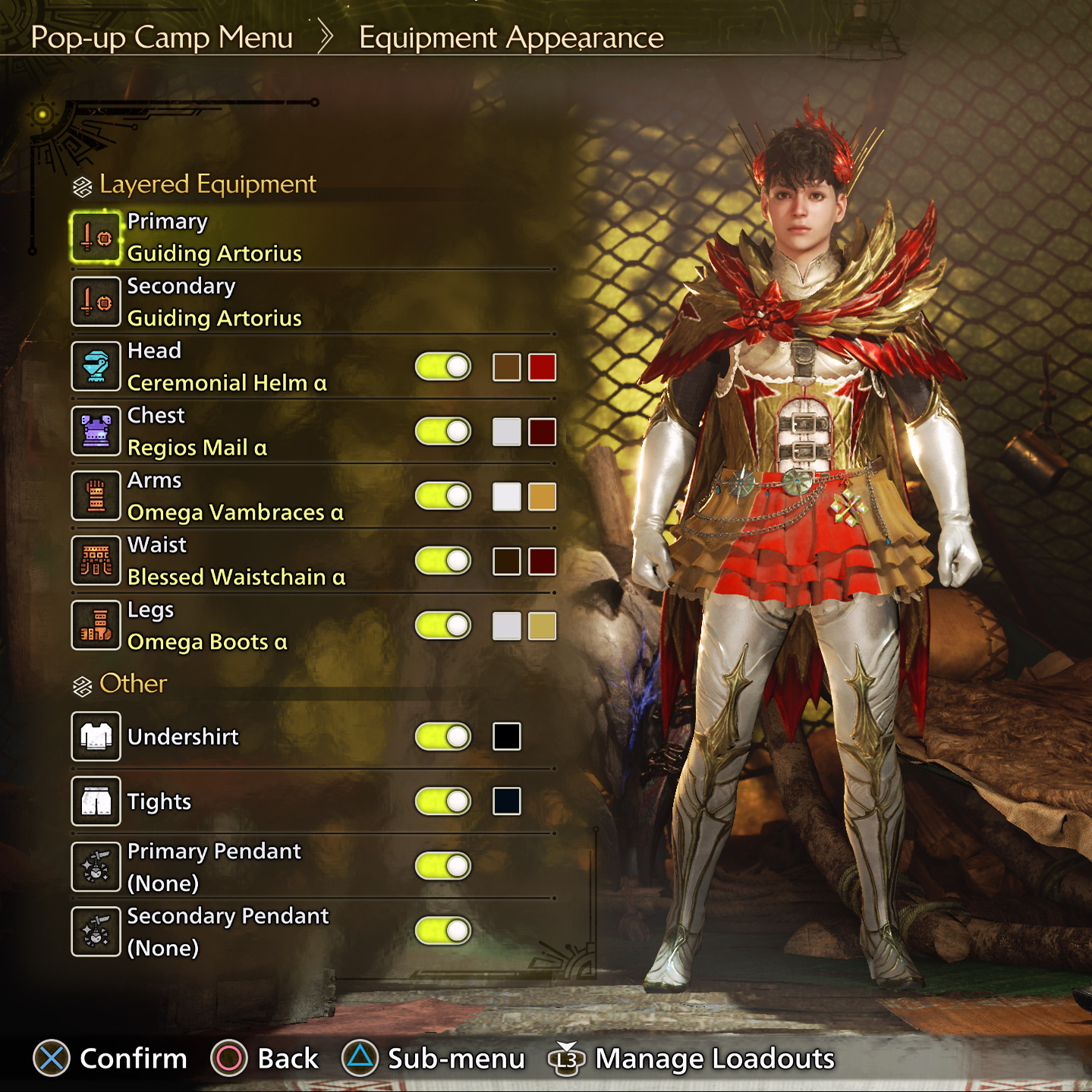Toggle the Tights visibility switch
The height and width of the screenshot is (1092, 1092).
[x=443, y=801]
